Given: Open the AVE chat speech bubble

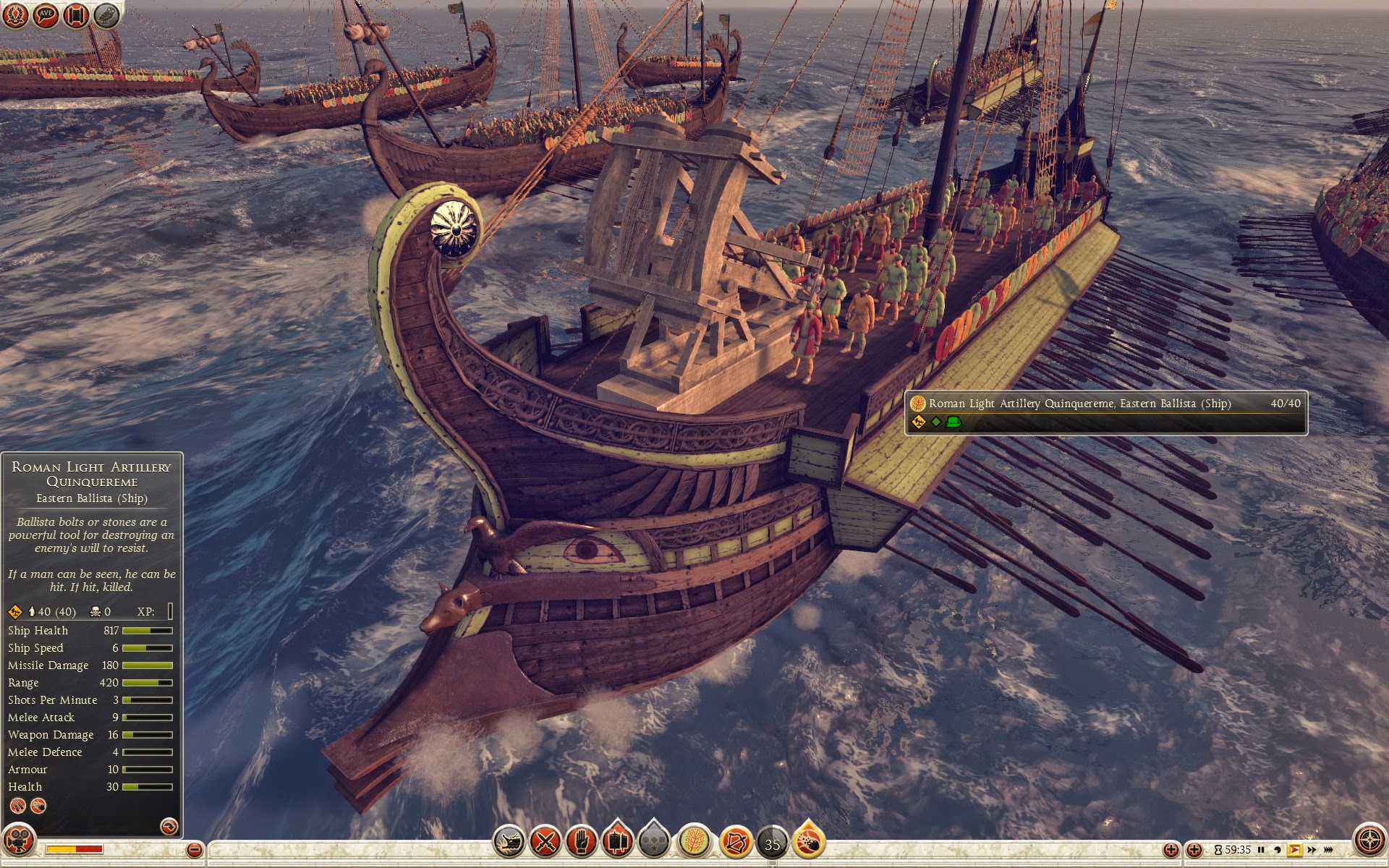Looking at the screenshot, I should pos(46,14).
